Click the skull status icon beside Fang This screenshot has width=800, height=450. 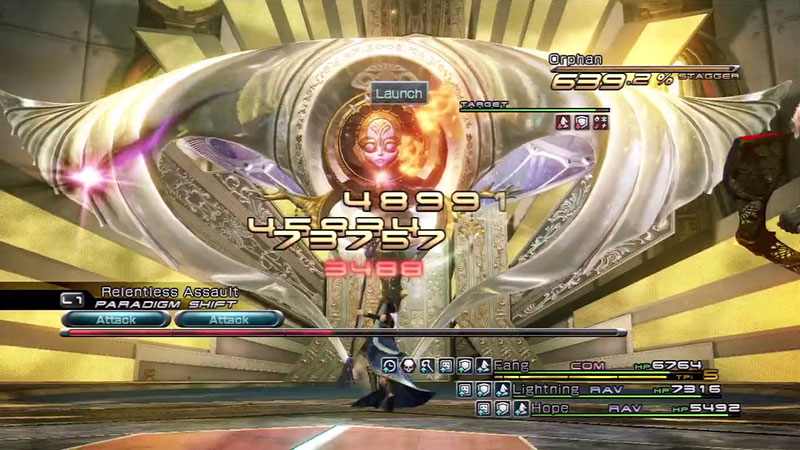tap(409, 367)
